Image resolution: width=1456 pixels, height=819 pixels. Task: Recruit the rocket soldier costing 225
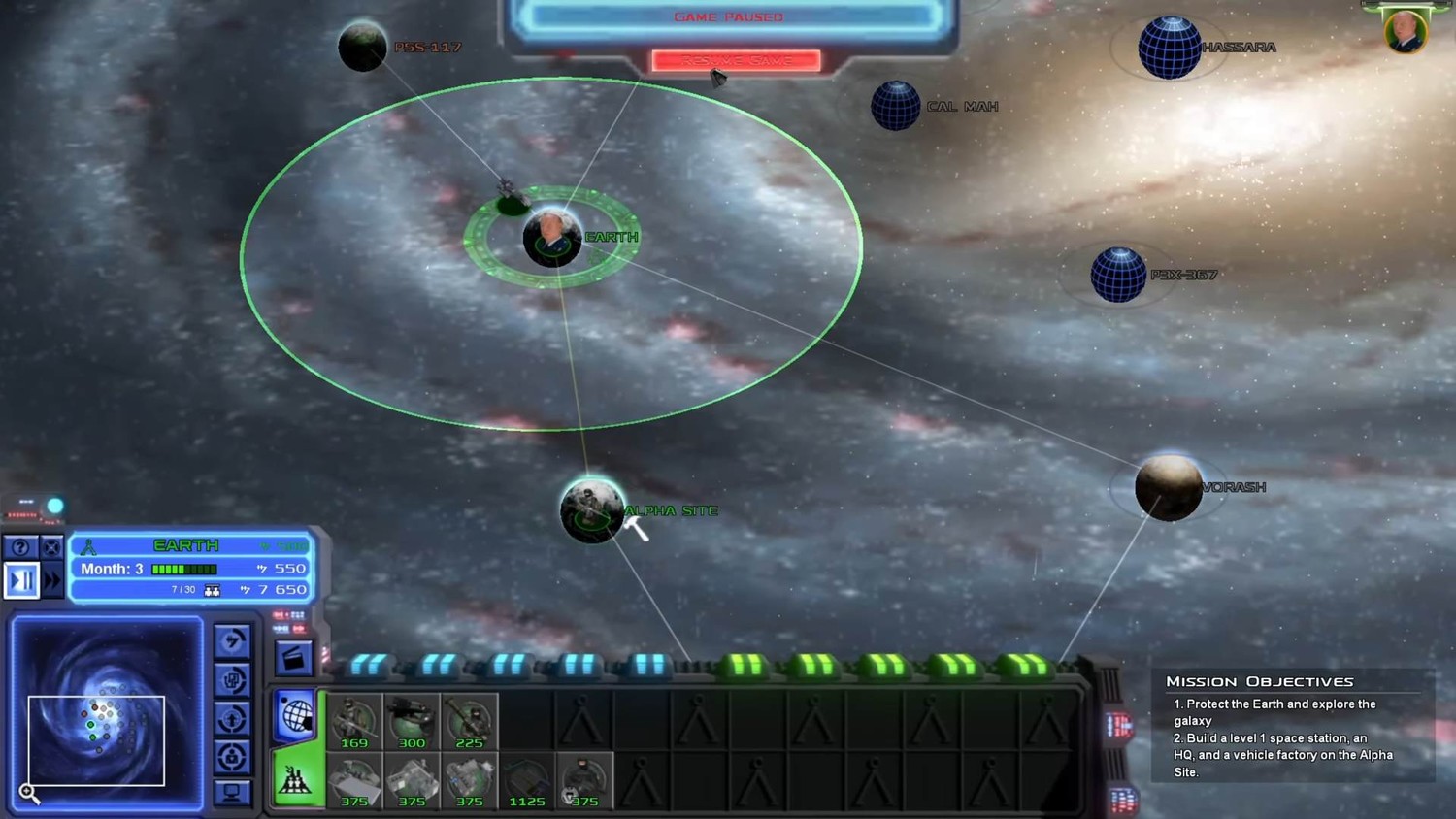[x=469, y=722]
